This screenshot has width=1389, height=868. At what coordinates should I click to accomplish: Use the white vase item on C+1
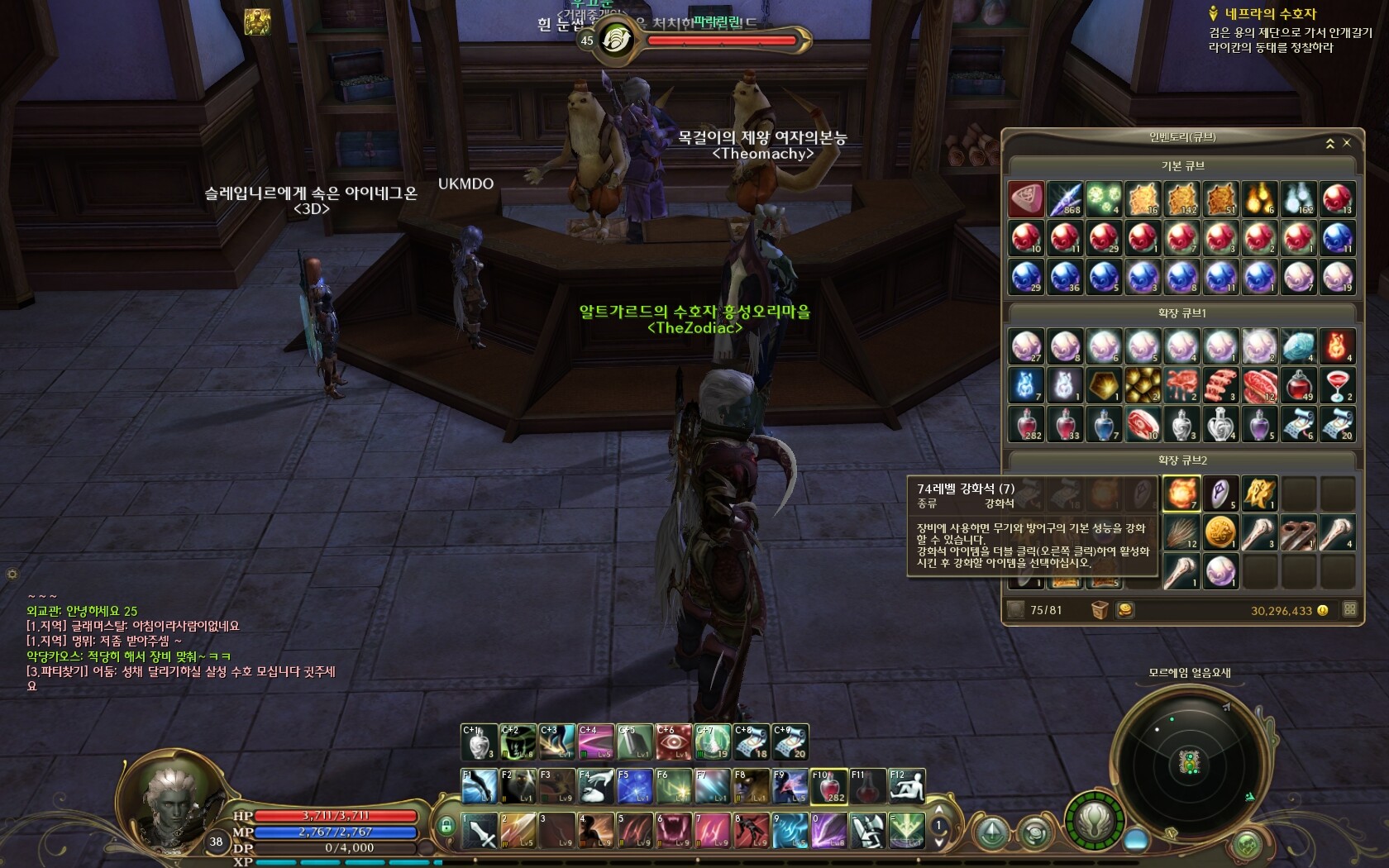pos(479,742)
